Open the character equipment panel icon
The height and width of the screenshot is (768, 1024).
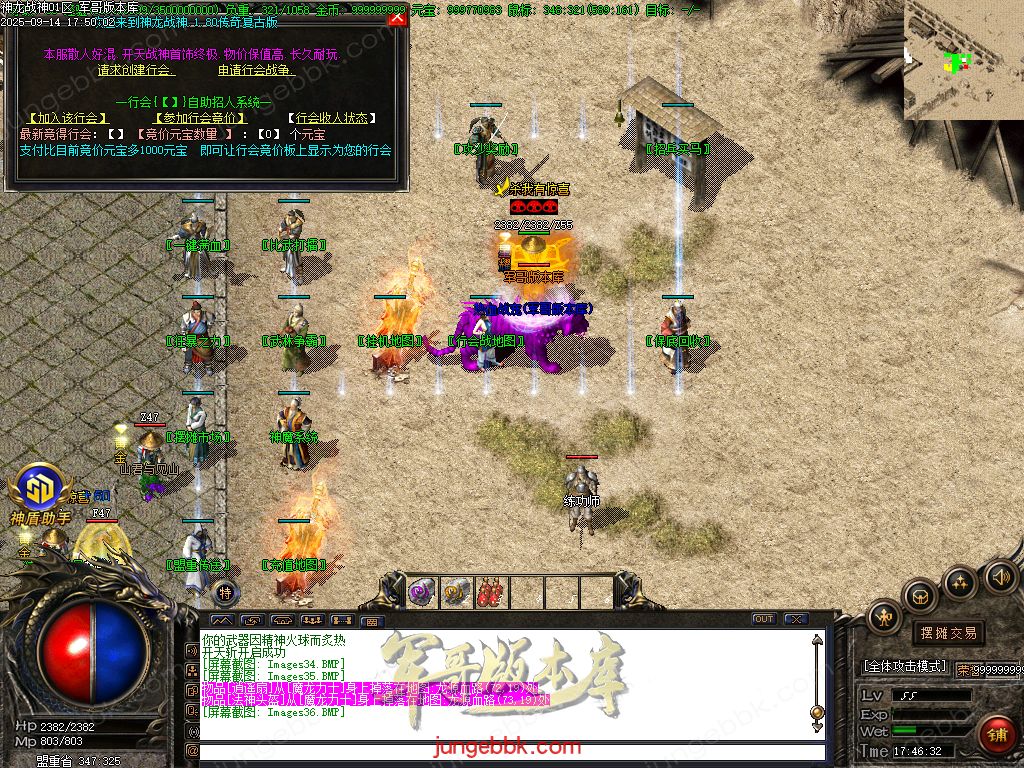884,617
